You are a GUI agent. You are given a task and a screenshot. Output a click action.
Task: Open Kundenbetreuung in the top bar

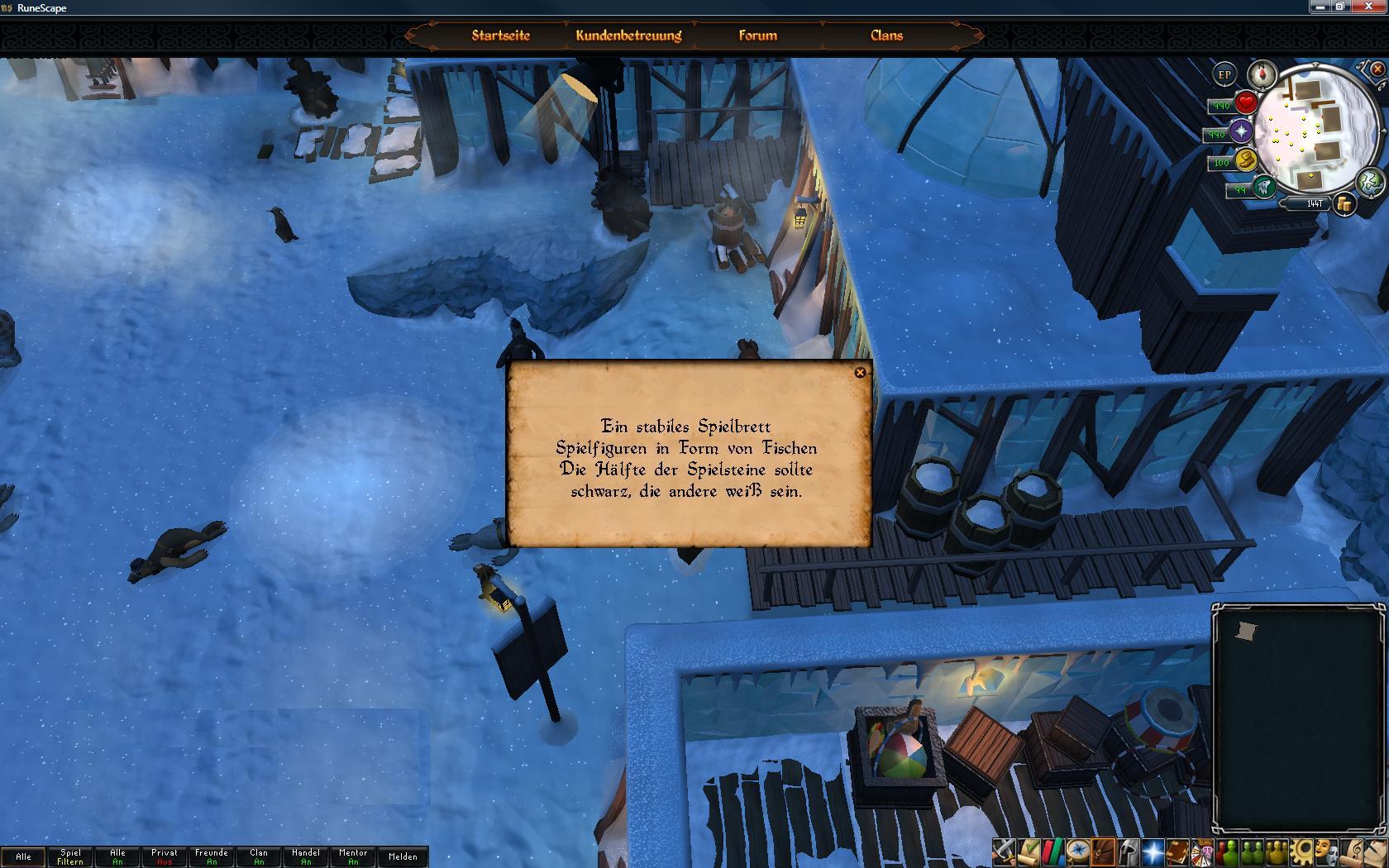[628, 36]
